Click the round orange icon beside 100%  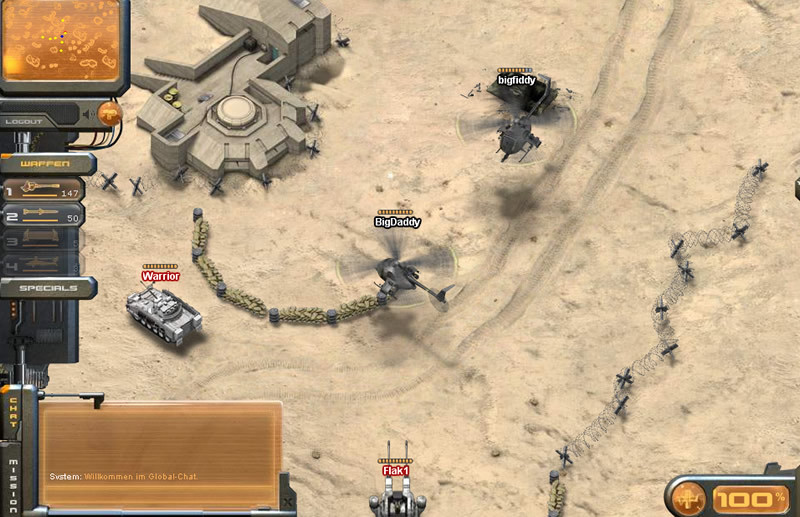pos(689,497)
